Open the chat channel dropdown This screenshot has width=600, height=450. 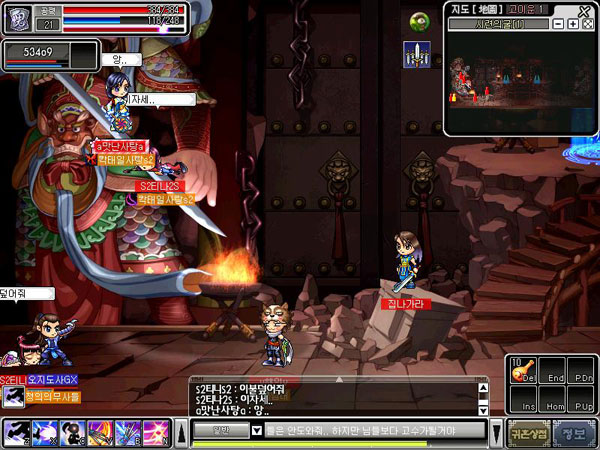(x=224, y=430)
